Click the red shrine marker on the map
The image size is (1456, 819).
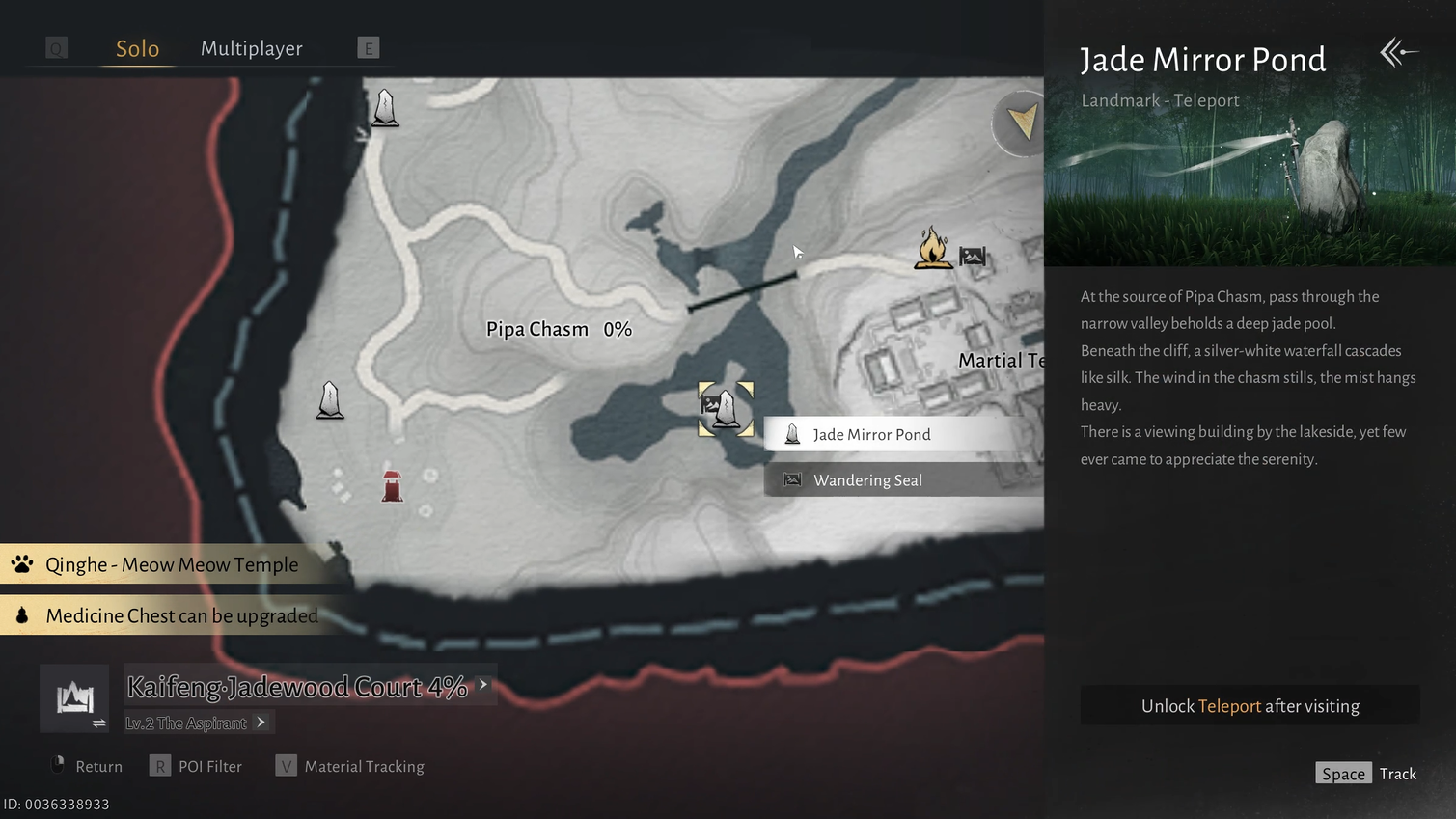(392, 485)
